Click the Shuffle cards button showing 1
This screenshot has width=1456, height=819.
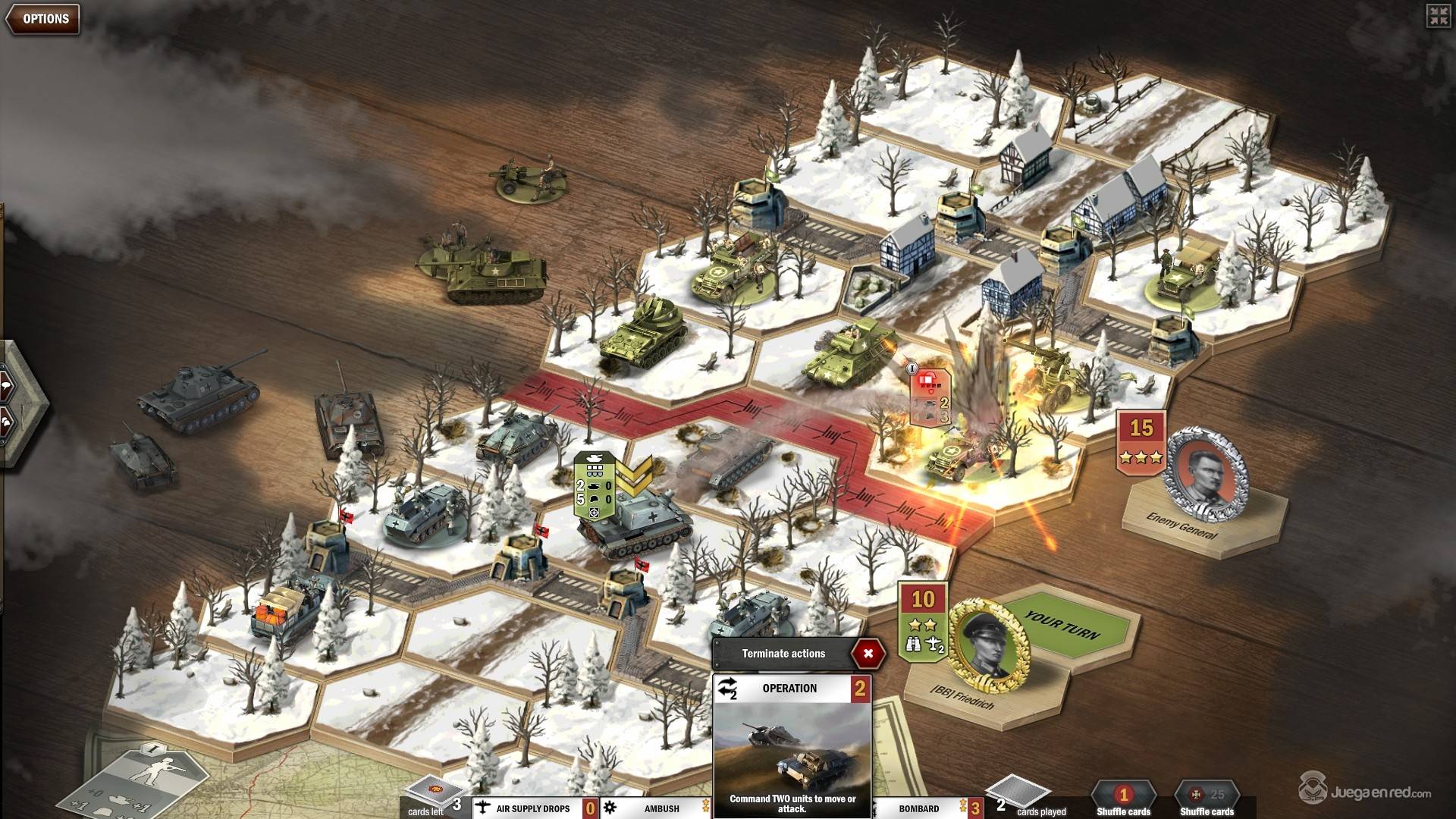(1123, 799)
